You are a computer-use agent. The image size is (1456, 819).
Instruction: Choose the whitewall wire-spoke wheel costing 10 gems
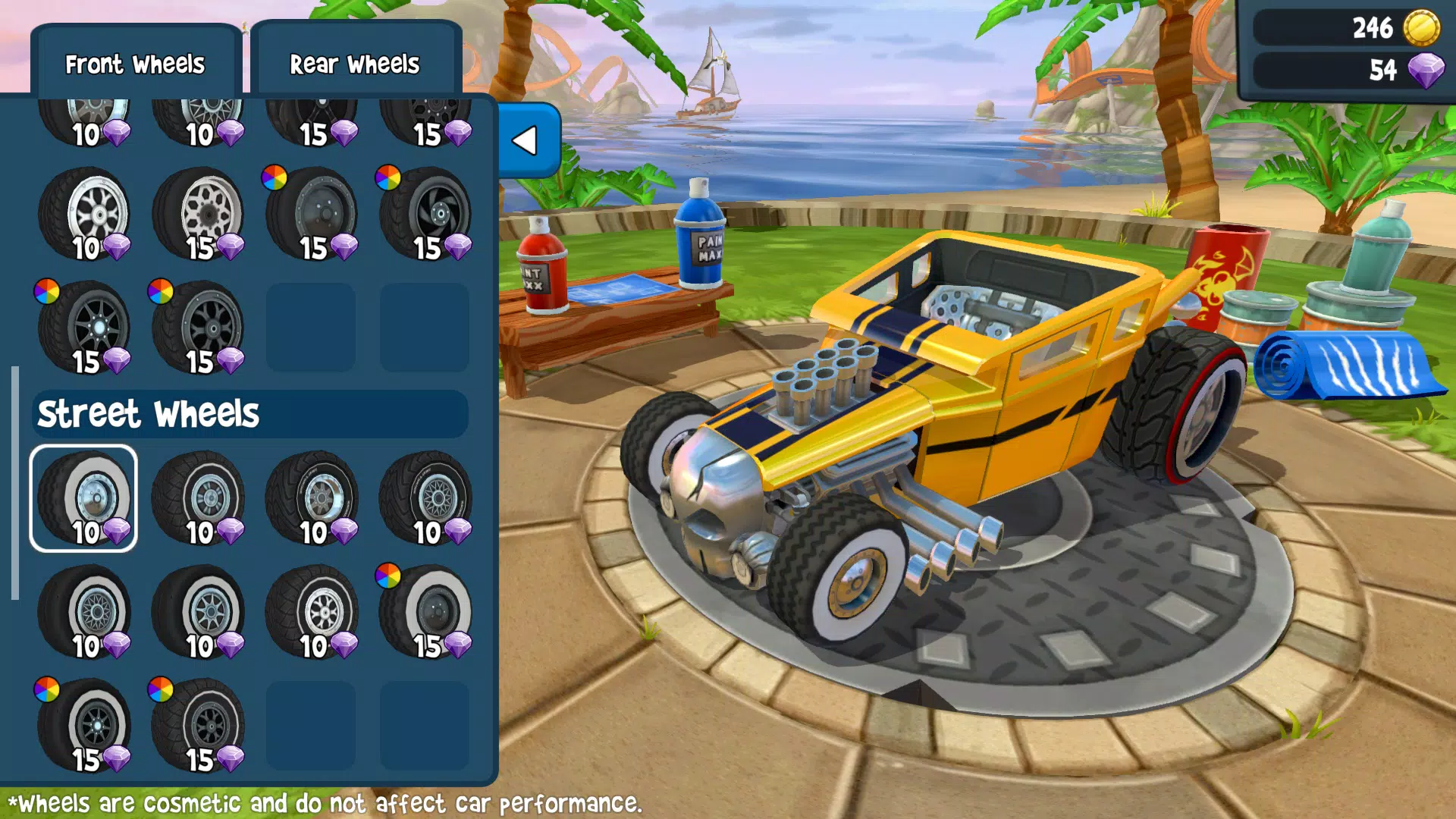[x=83, y=610]
